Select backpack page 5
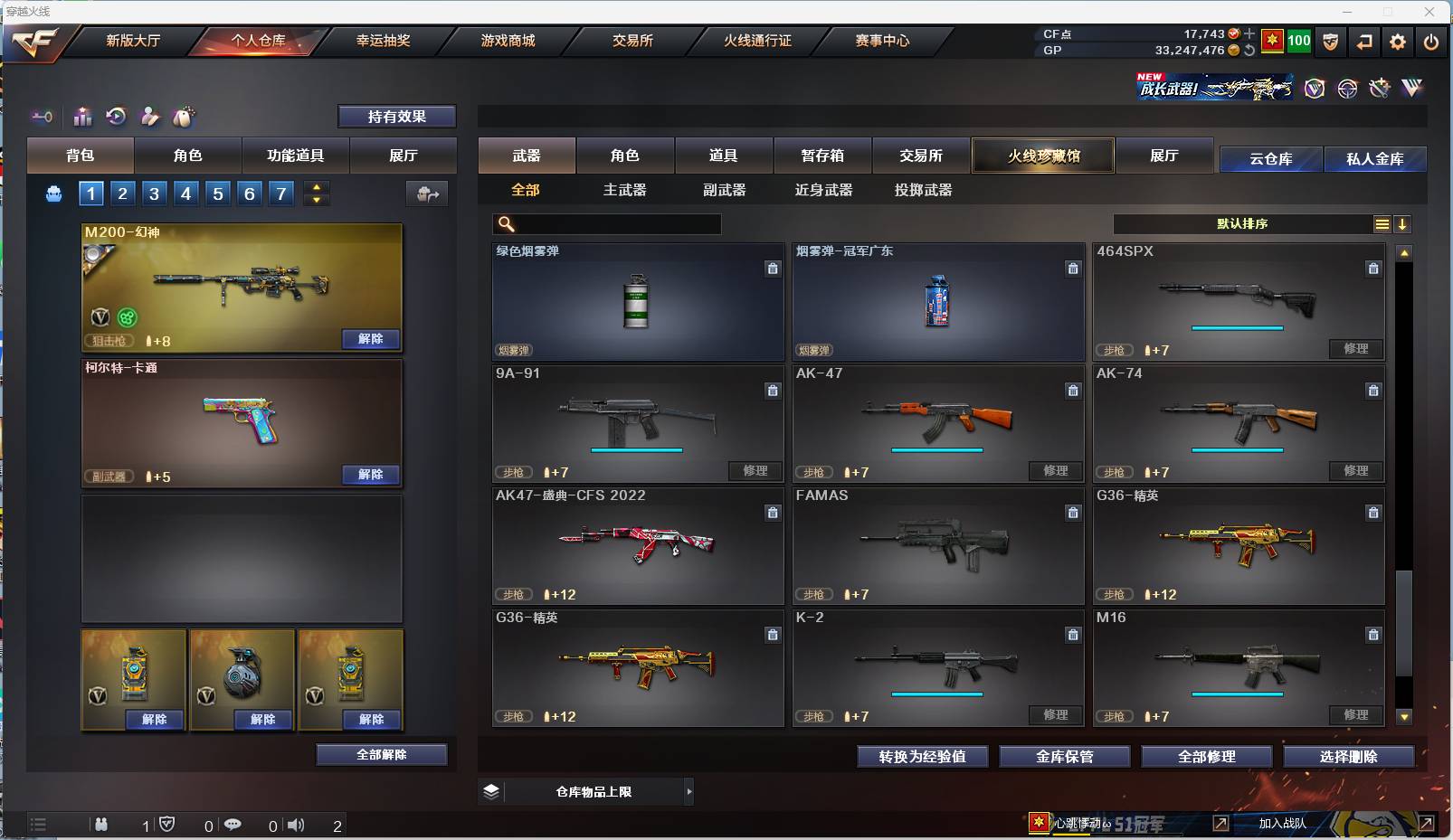 click(x=217, y=193)
